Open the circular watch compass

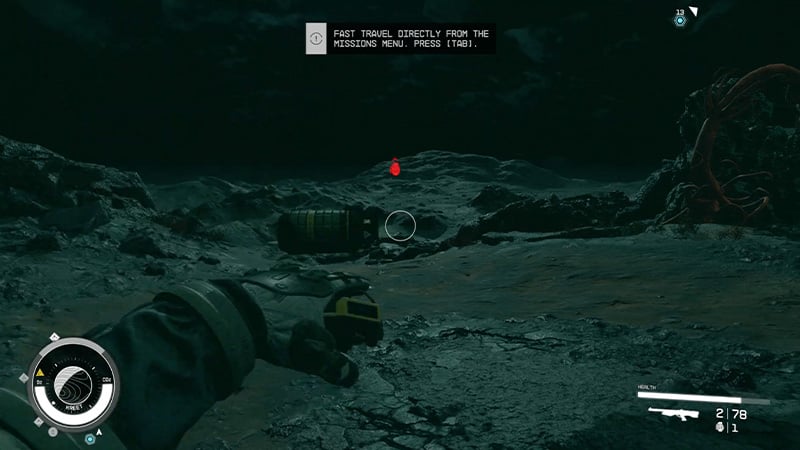coord(69,384)
